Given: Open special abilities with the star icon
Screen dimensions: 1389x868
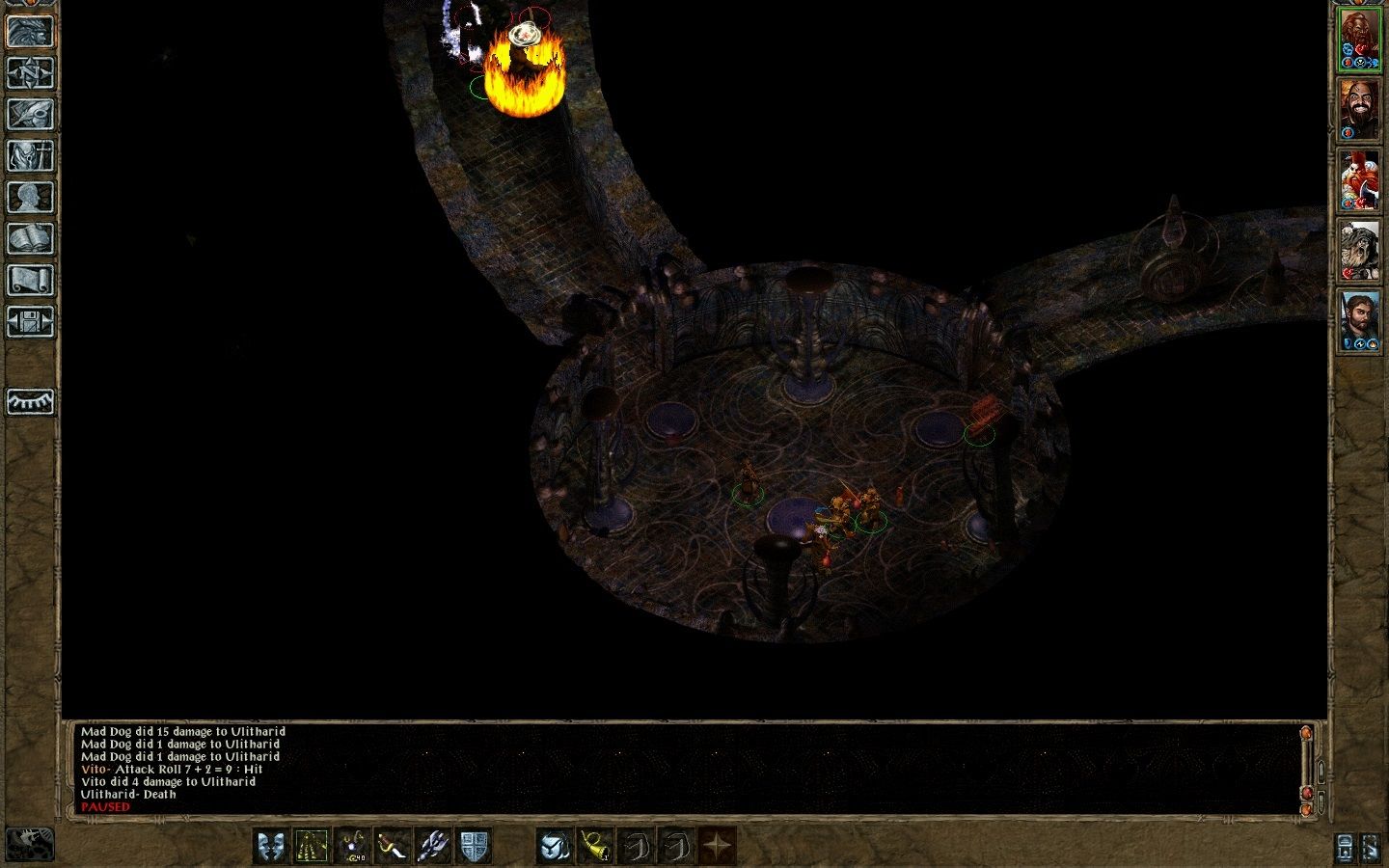Looking at the screenshot, I should [x=716, y=846].
